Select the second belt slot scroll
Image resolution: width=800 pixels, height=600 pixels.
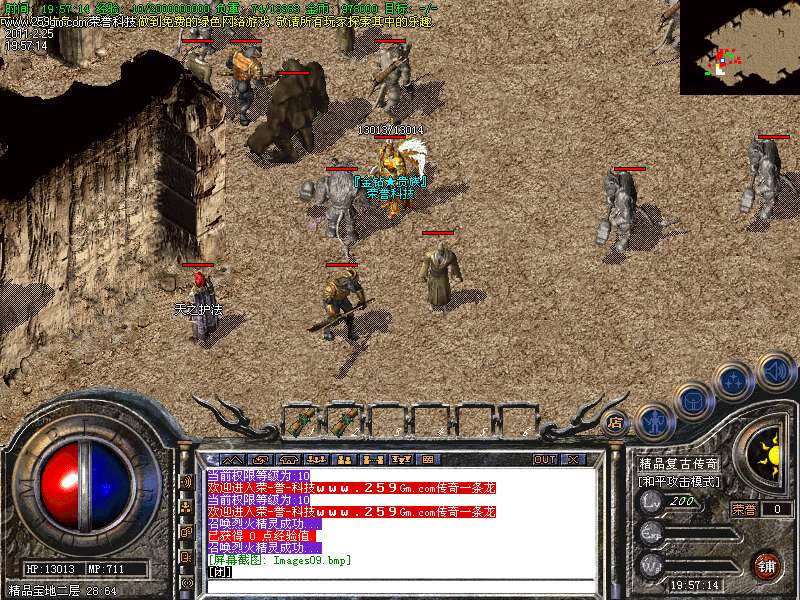click(345, 421)
